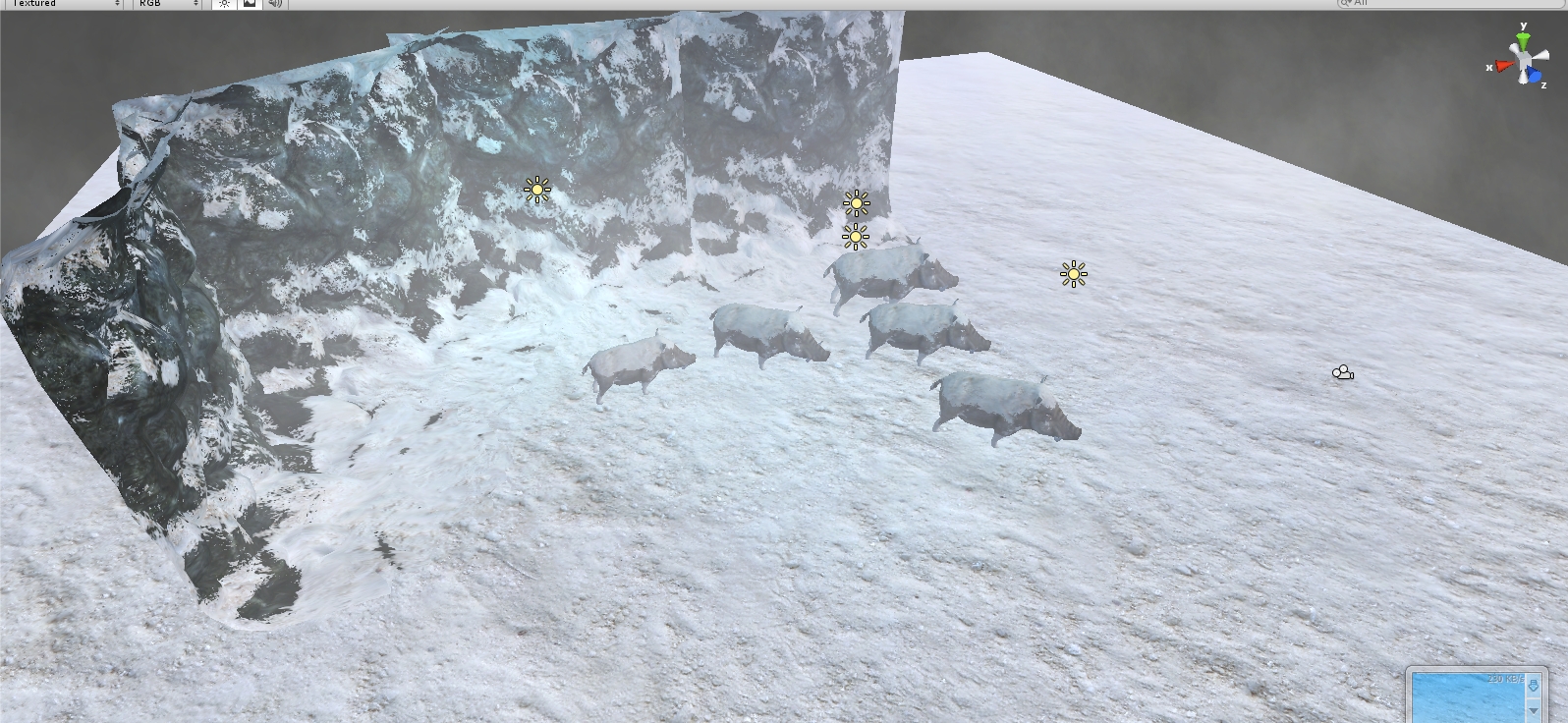Toggle scene lighting with the sun button

224,4
